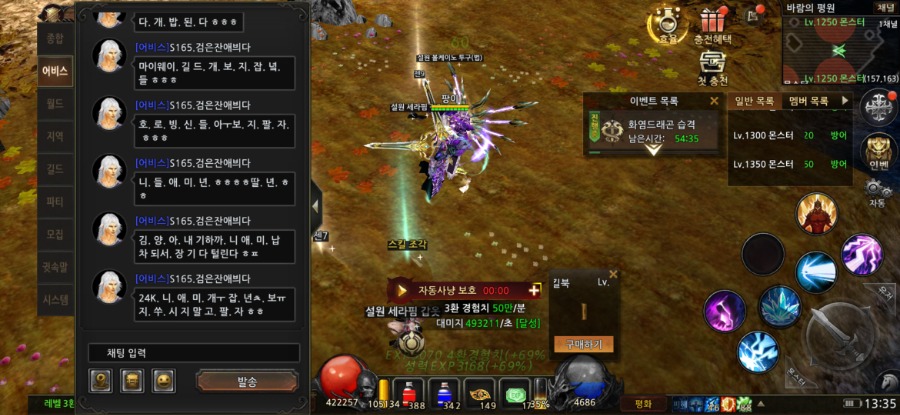The width and height of the screenshot is (900, 415).
Task: Switch to the 멤버 목록 tab
Action: pos(808,101)
